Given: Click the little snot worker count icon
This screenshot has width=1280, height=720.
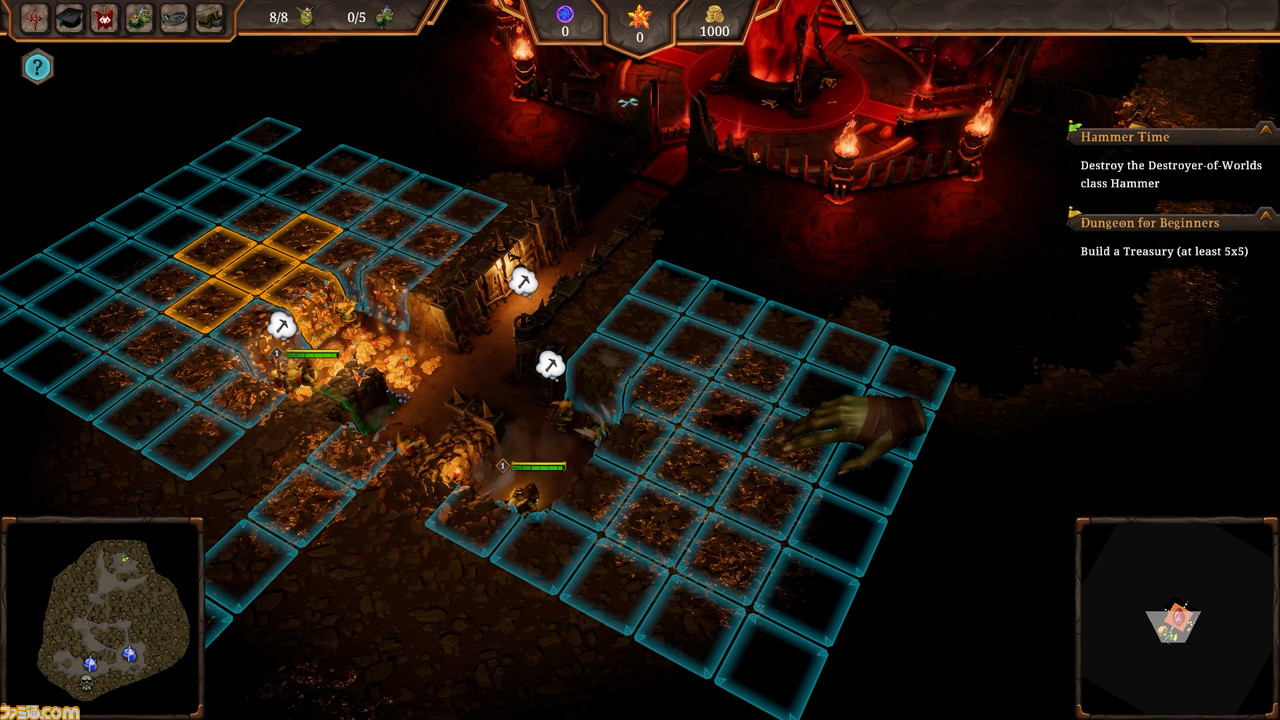Looking at the screenshot, I should (306, 17).
